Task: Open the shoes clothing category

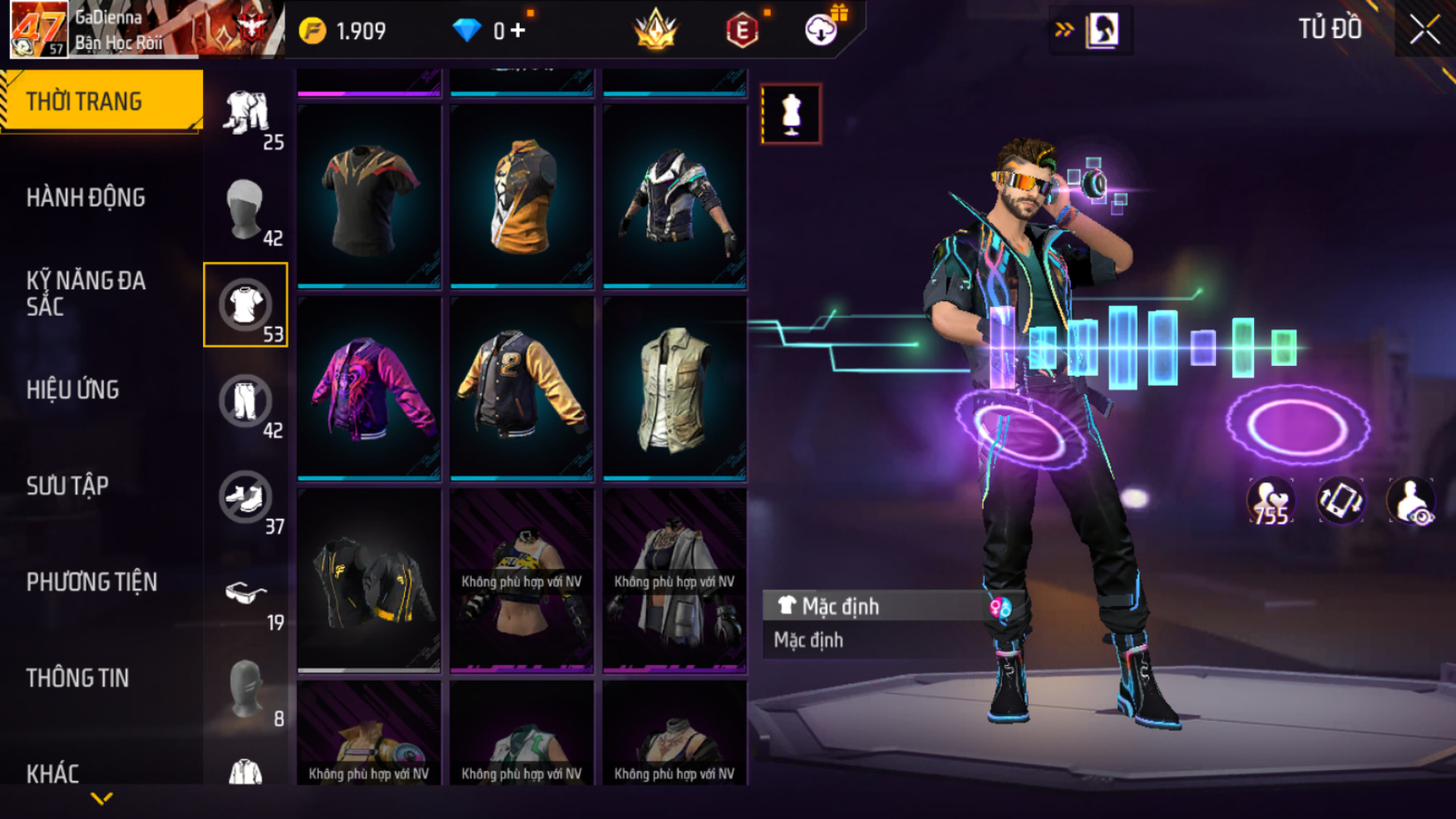Action: pyautogui.click(x=245, y=497)
